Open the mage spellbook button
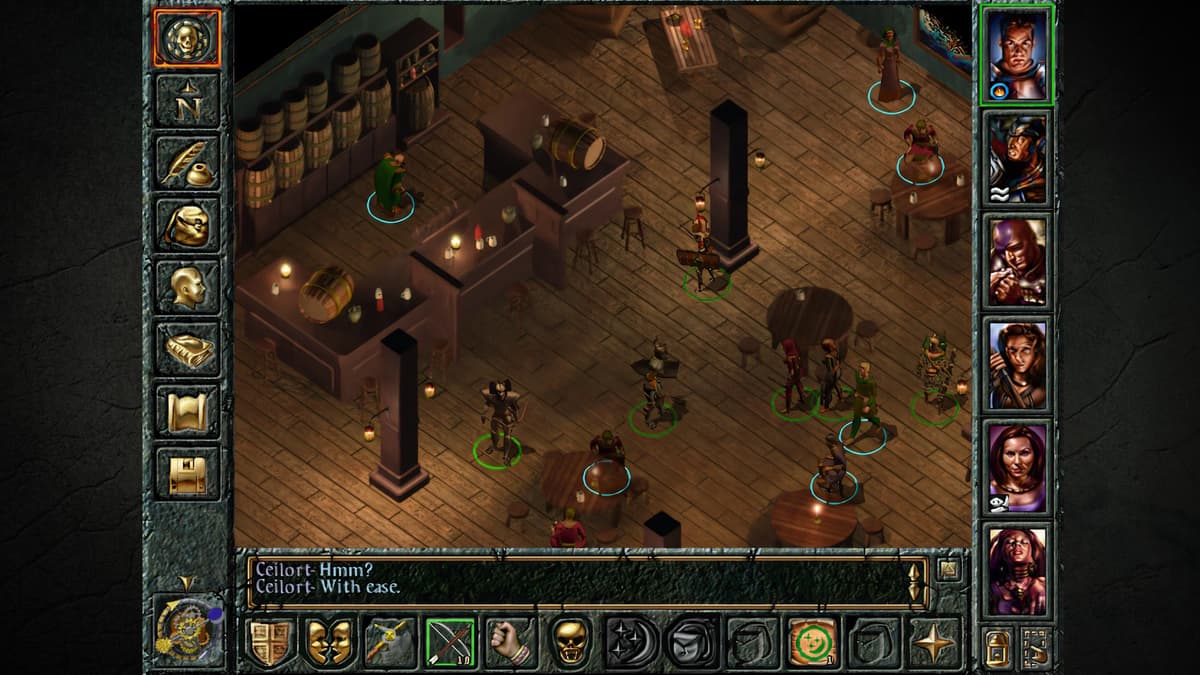Screen dimensions: 1200x675 tap(187, 348)
